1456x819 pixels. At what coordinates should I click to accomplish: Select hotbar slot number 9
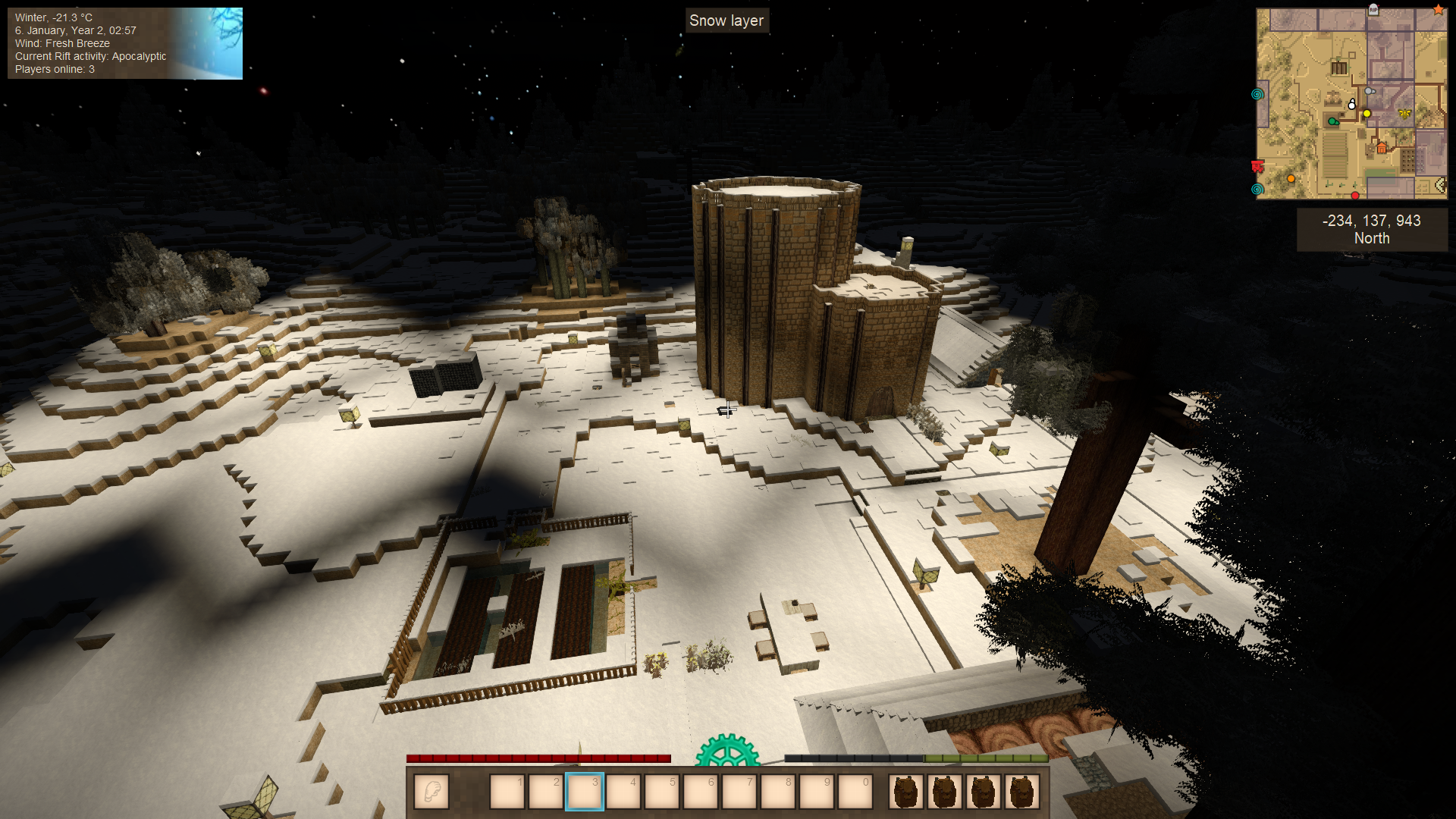pyautogui.click(x=817, y=792)
